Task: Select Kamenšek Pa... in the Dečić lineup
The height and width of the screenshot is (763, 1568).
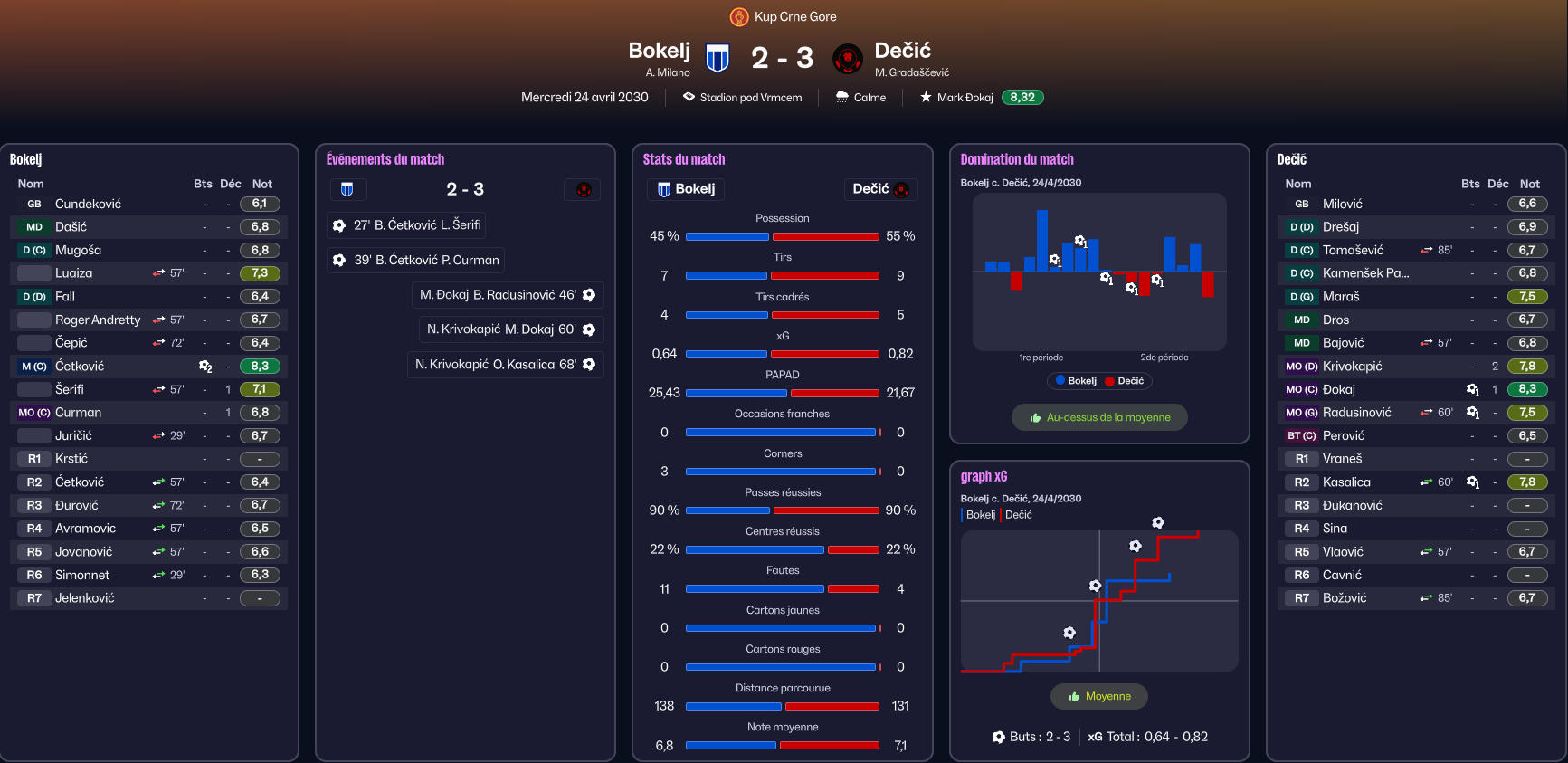Action: [x=1365, y=273]
